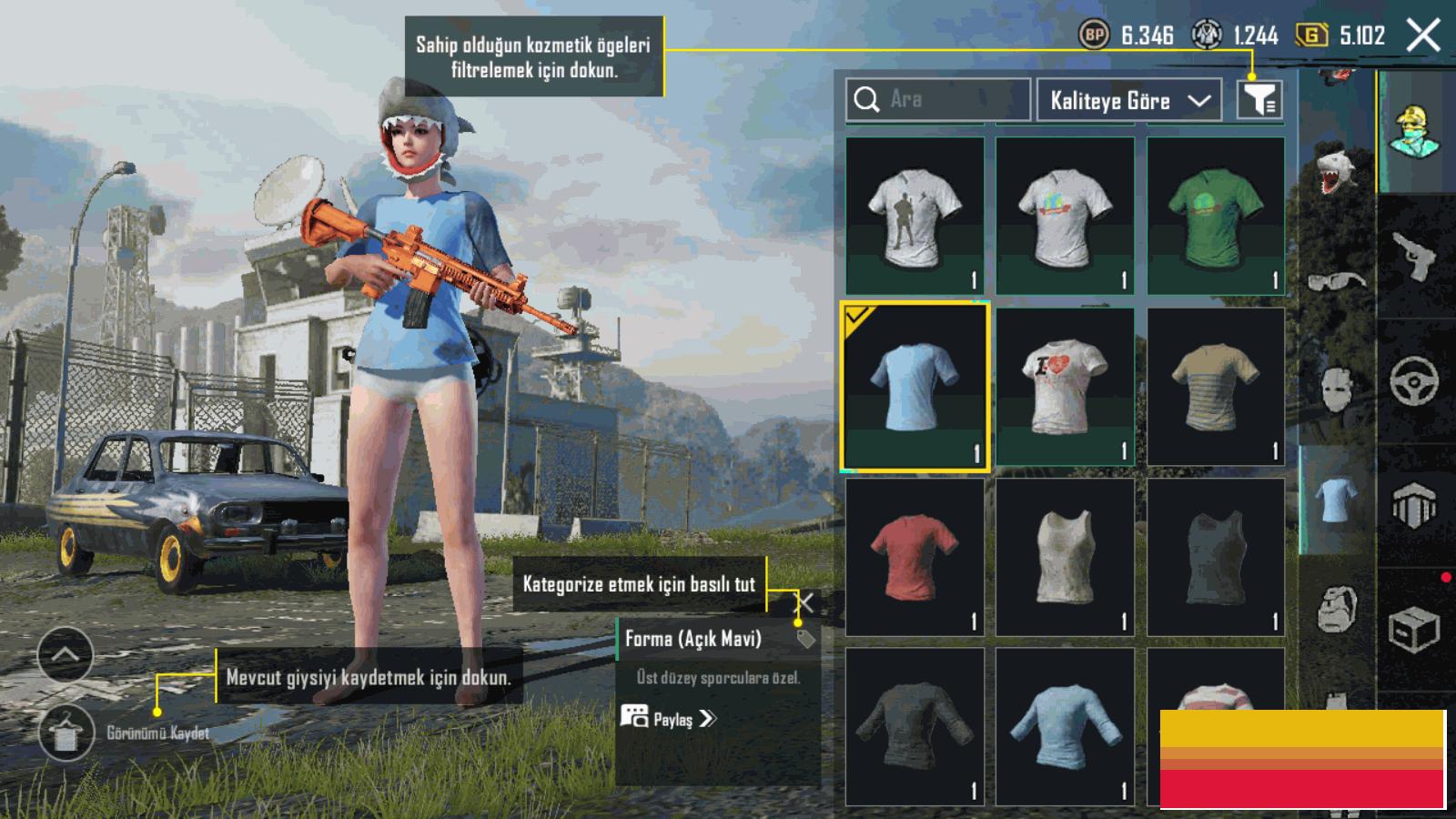Expand the up-arrow circle button

tap(66, 654)
